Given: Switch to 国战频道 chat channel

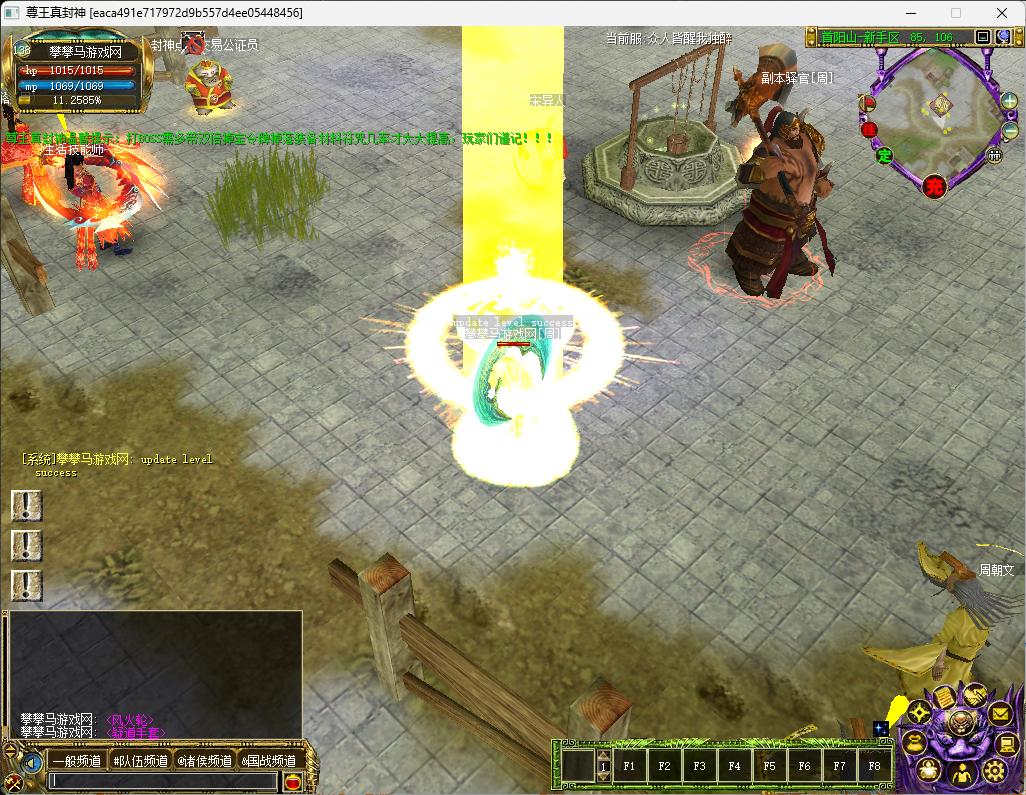Looking at the screenshot, I should (268, 761).
